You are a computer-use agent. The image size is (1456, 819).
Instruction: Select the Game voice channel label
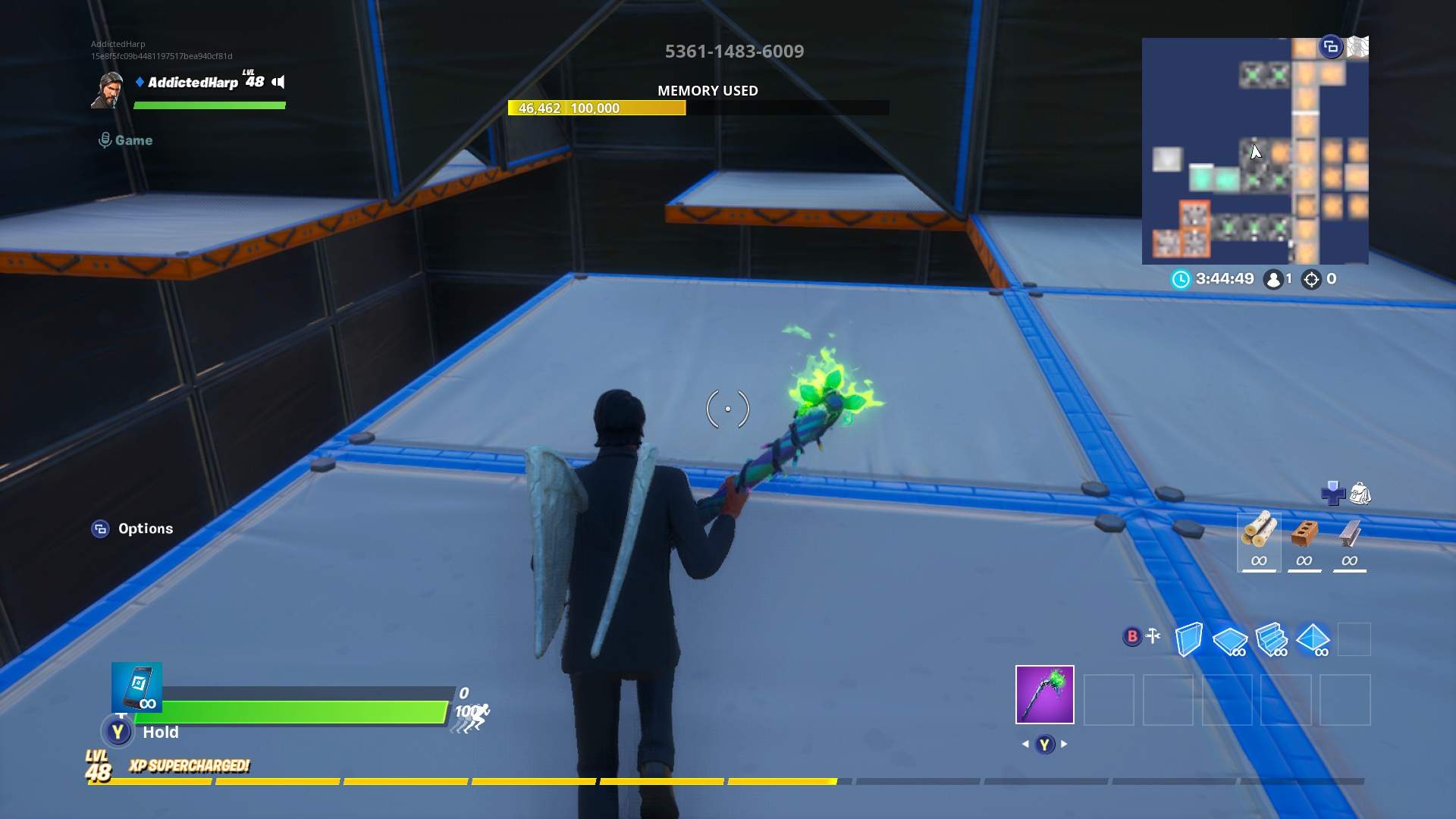133,140
